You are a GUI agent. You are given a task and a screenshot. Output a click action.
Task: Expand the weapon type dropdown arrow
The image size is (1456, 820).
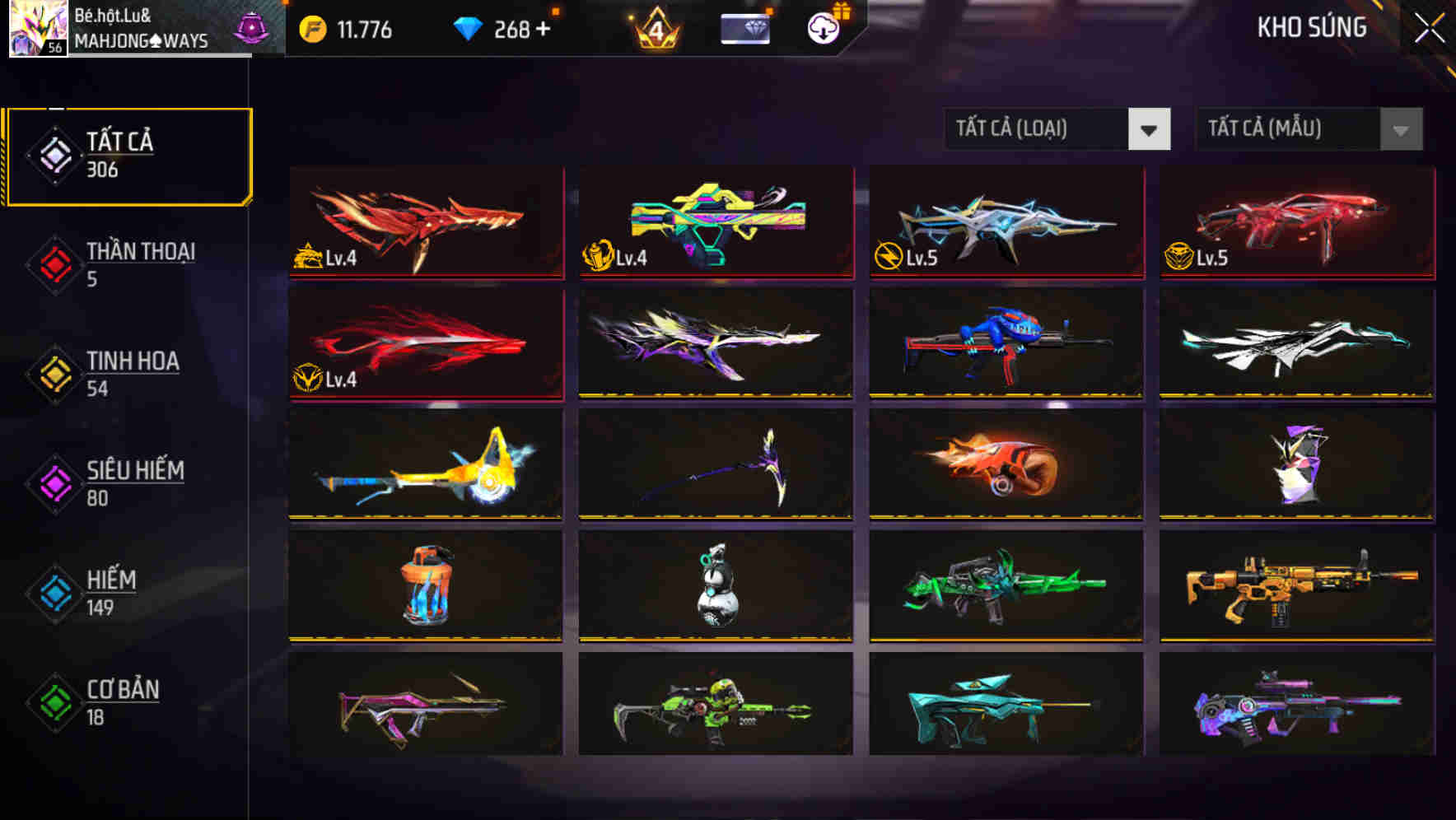(1150, 129)
